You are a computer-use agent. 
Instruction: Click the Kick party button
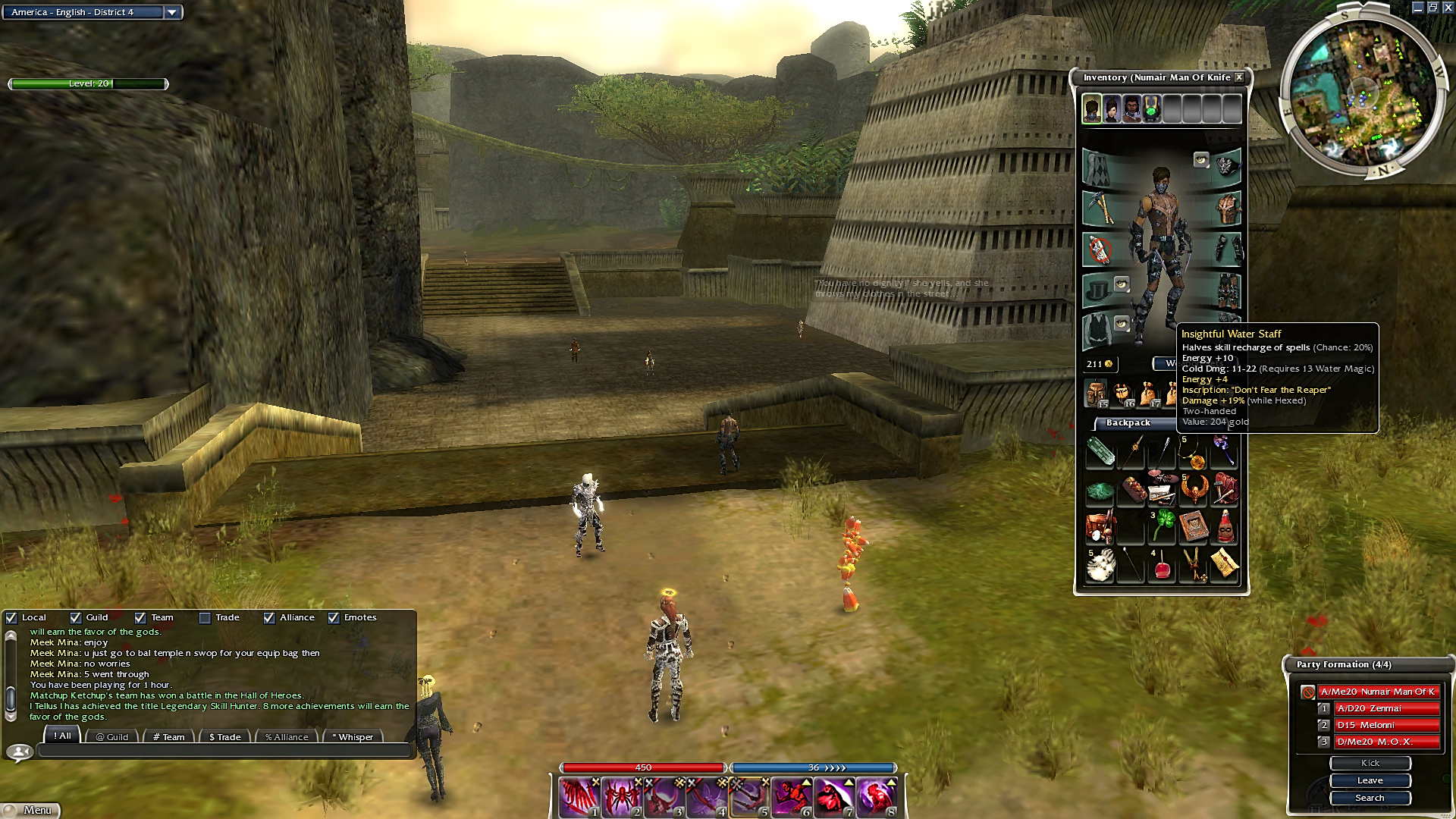coord(1370,763)
